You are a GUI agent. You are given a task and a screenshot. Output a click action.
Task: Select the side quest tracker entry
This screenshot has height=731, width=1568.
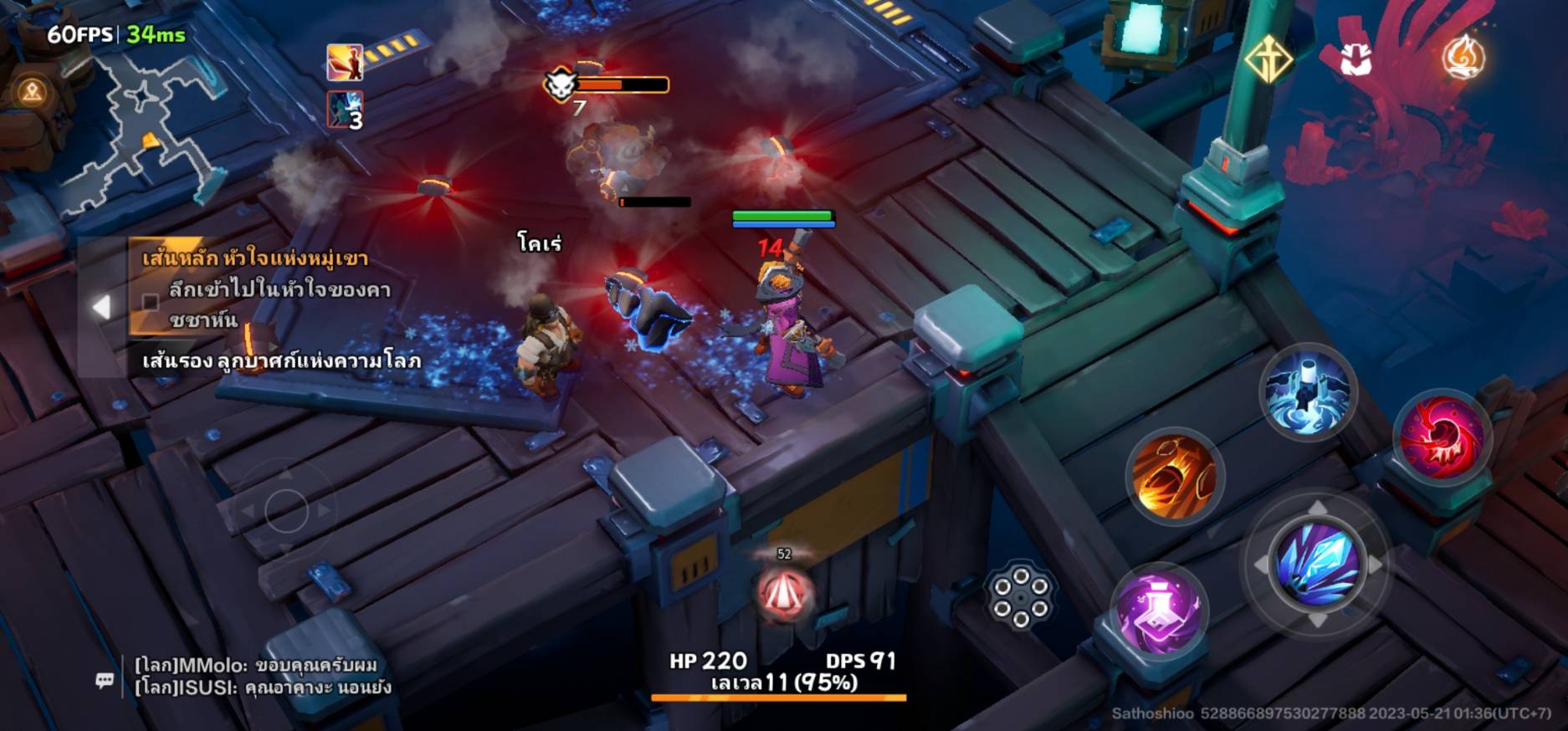280,361
